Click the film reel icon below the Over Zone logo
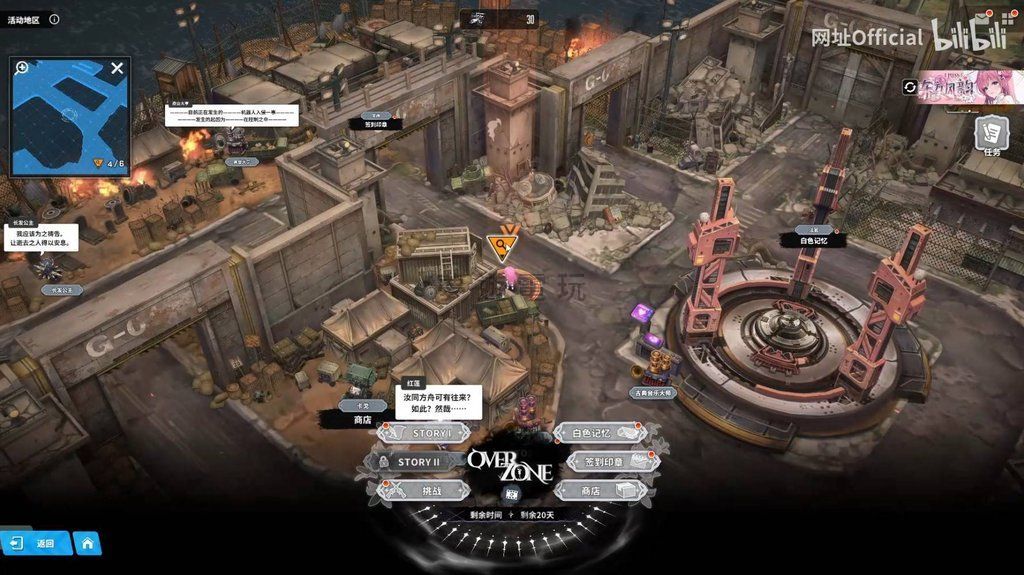This screenshot has width=1024, height=575. [x=511, y=494]
